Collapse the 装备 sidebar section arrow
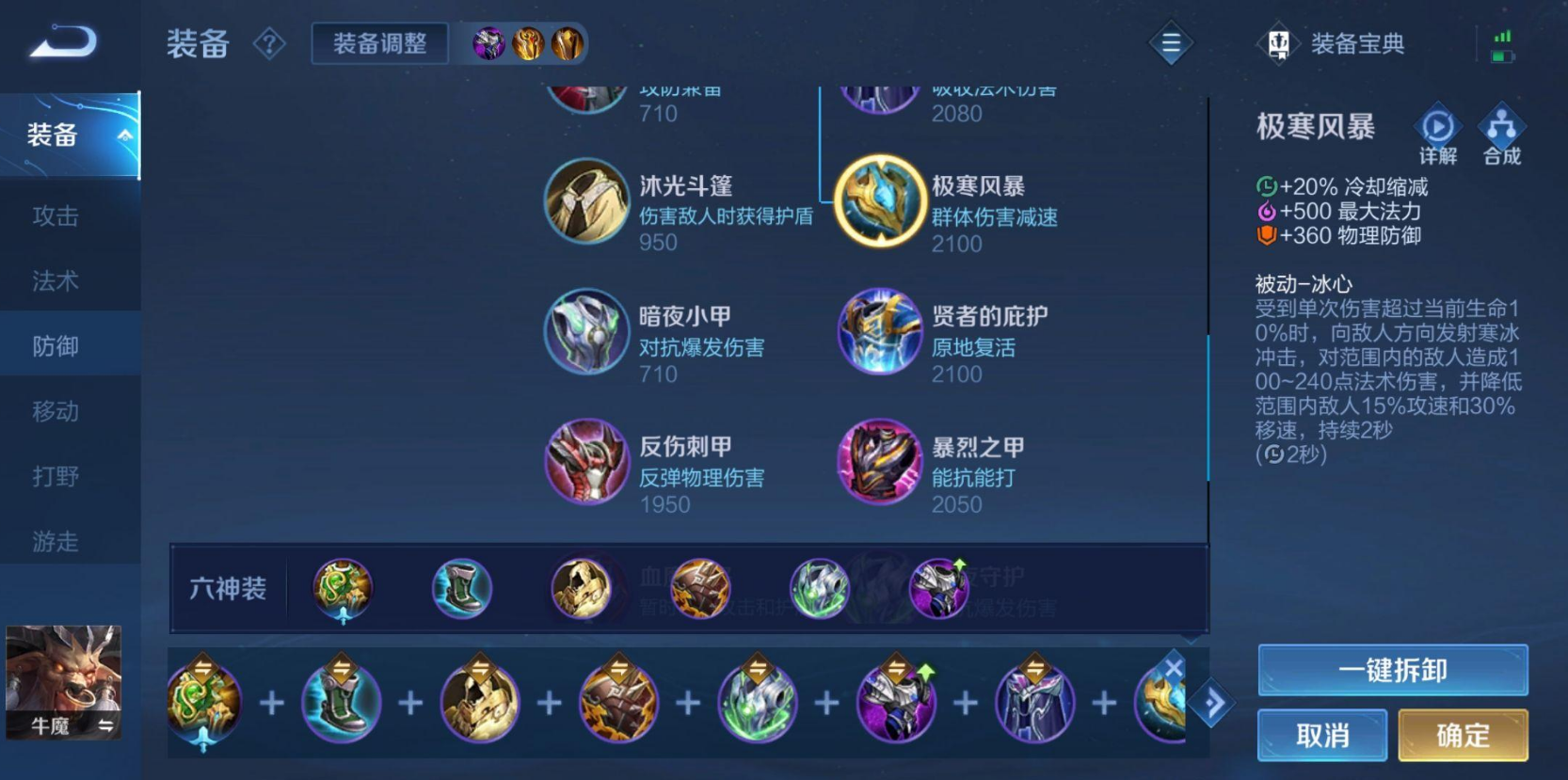Screen dimensions: 1568x780 pos(123,135)
